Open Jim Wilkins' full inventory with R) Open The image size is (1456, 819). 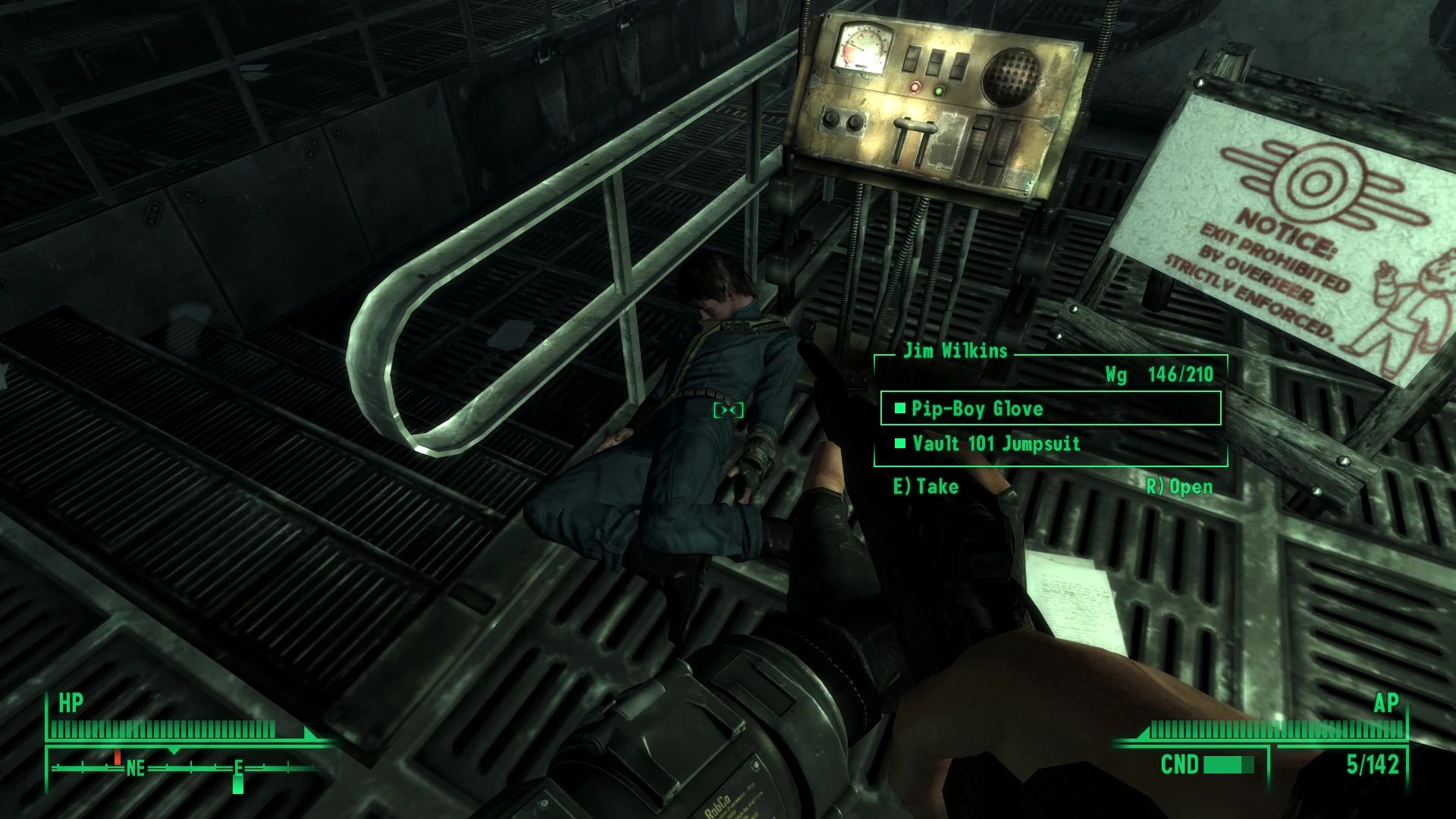click(1180, 488)
